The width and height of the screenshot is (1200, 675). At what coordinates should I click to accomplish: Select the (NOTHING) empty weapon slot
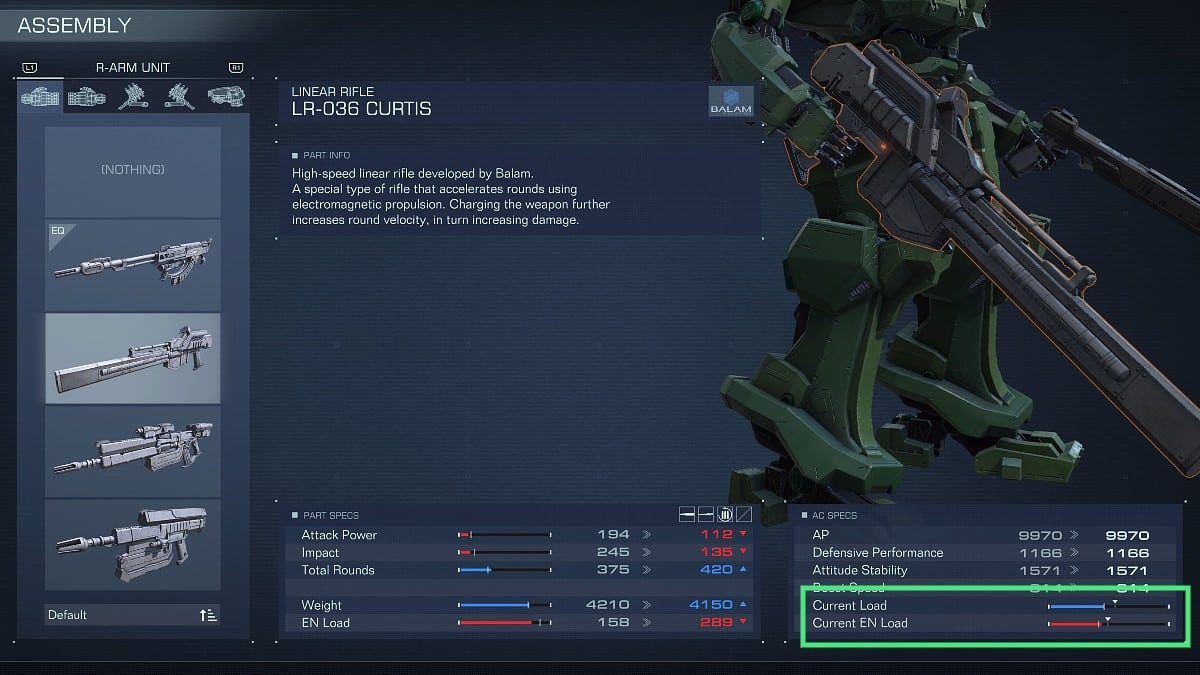(133, 171)
